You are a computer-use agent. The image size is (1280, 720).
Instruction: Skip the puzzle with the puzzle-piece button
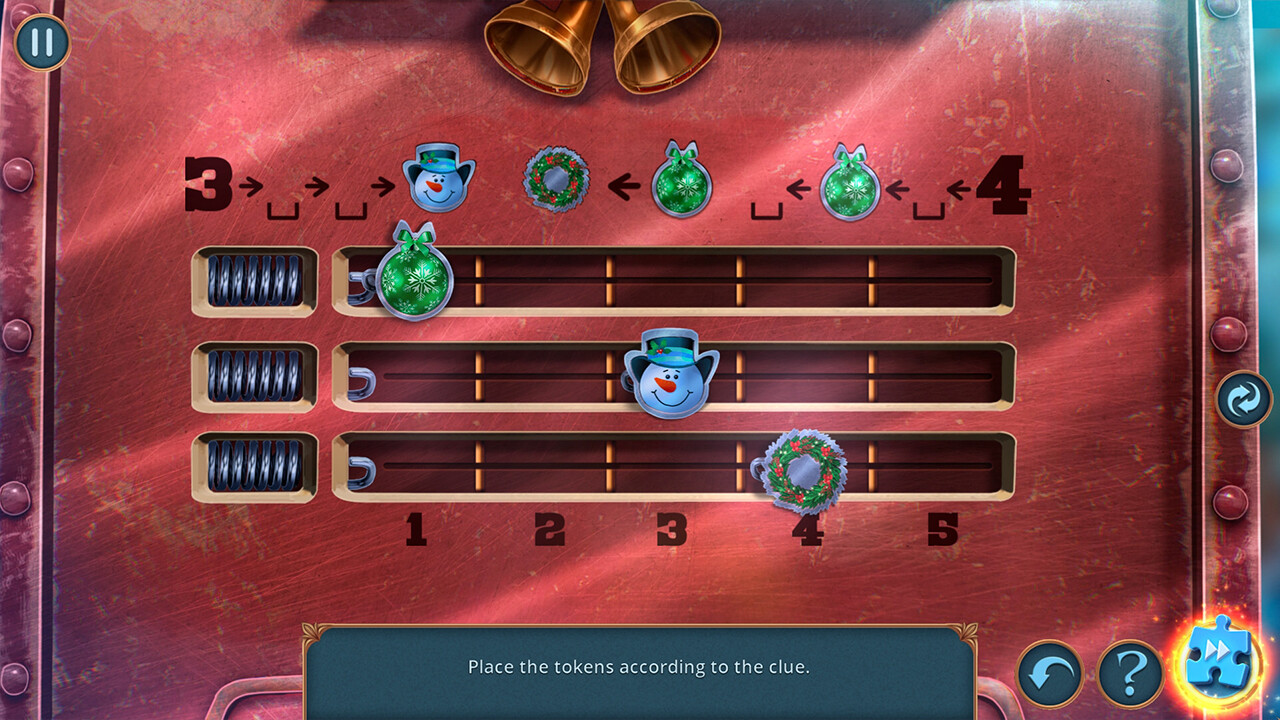(1220, 659)
